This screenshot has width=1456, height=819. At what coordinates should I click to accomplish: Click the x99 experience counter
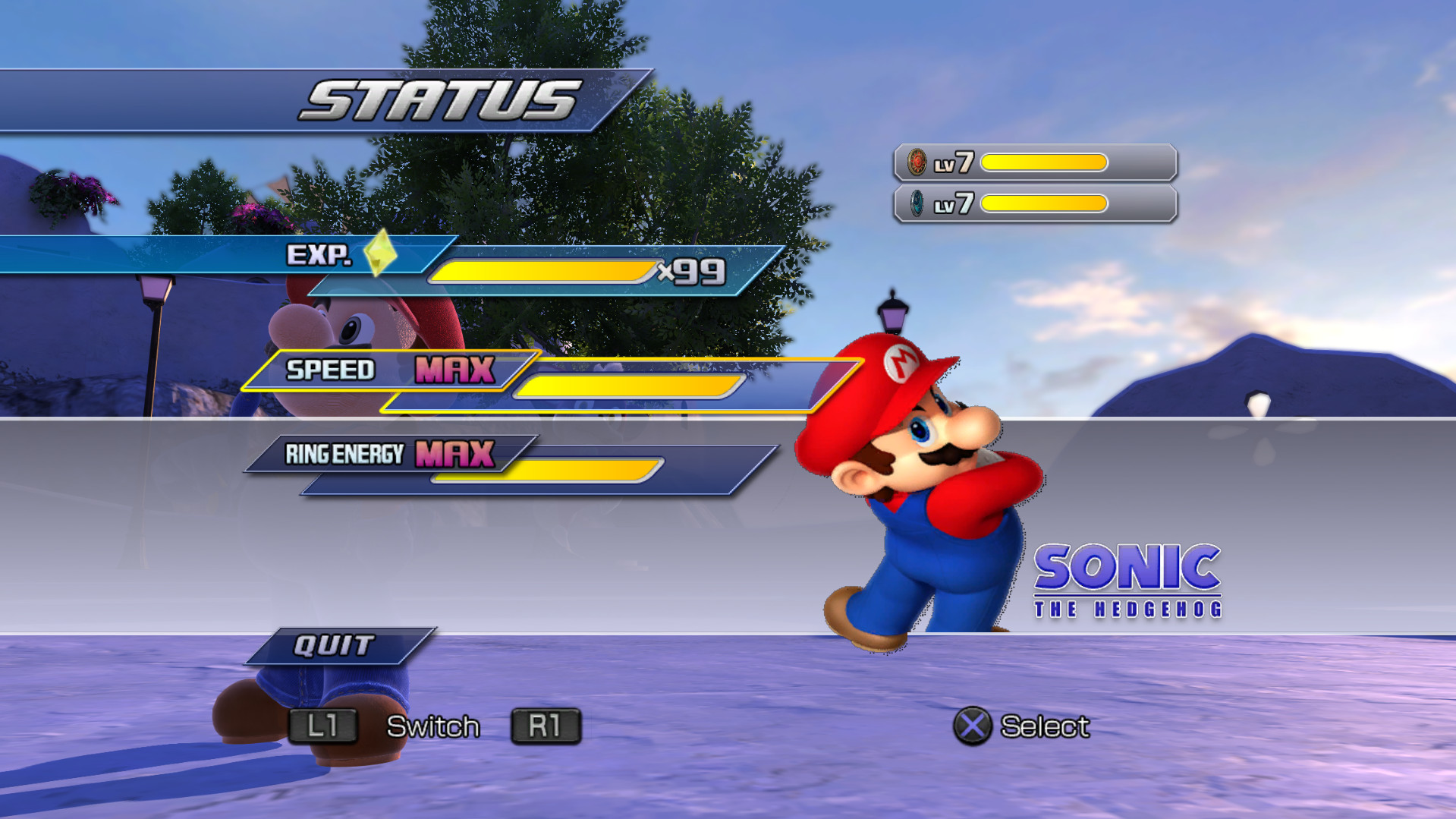coord(690,270)
